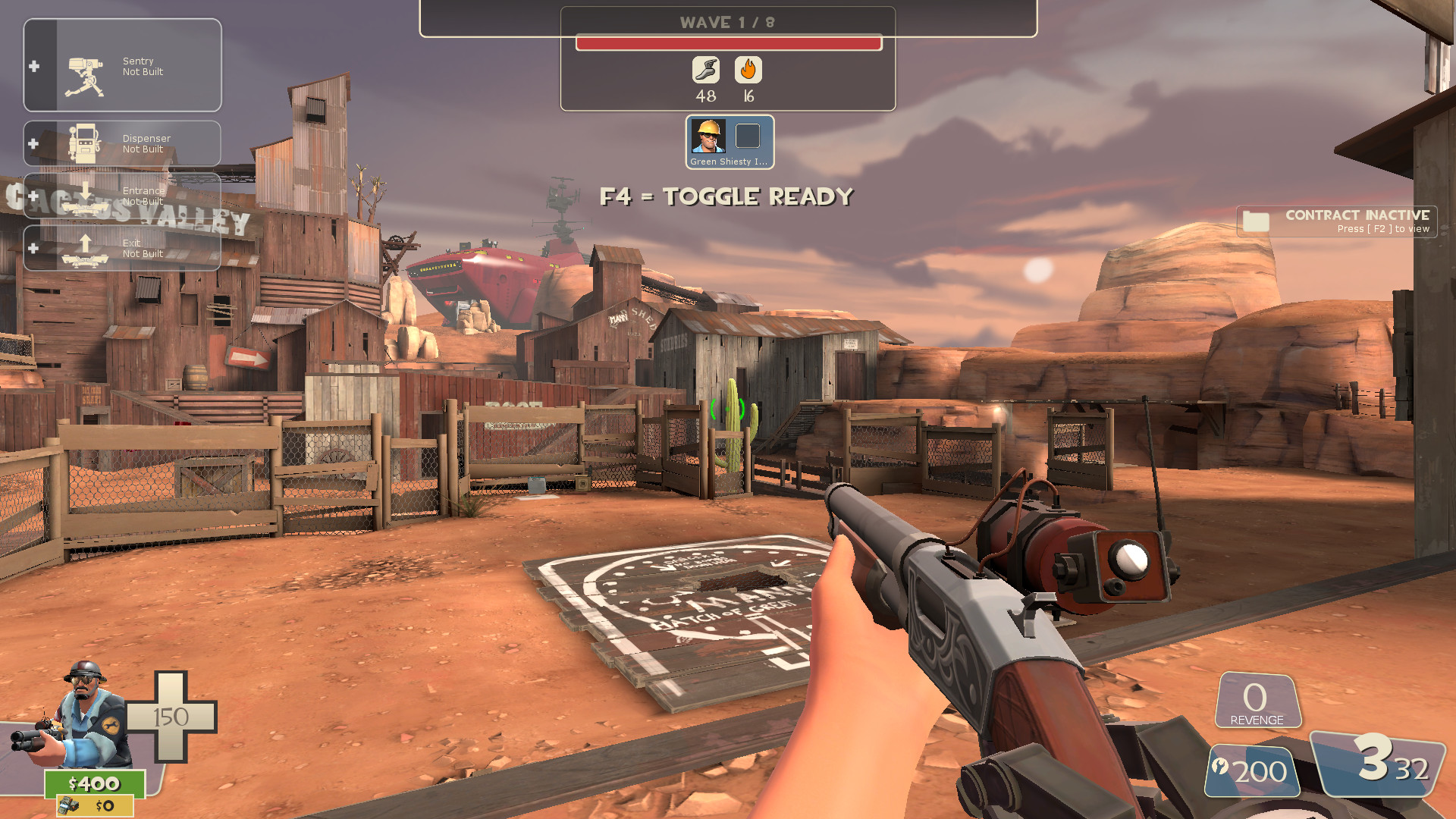This screenshot has height=819, width=1456.
Task: Click the Green Shiesty player avatar
Action: point(708,137)
